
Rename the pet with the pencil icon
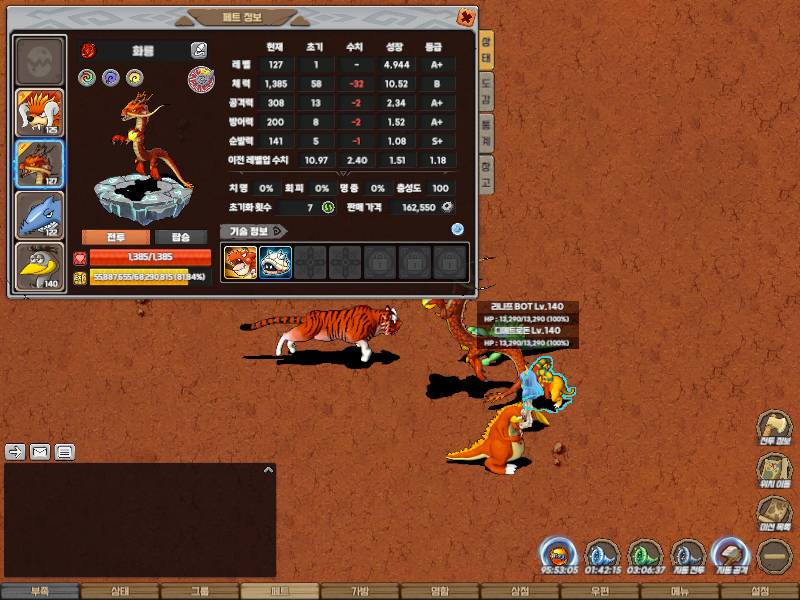[199, 50]
